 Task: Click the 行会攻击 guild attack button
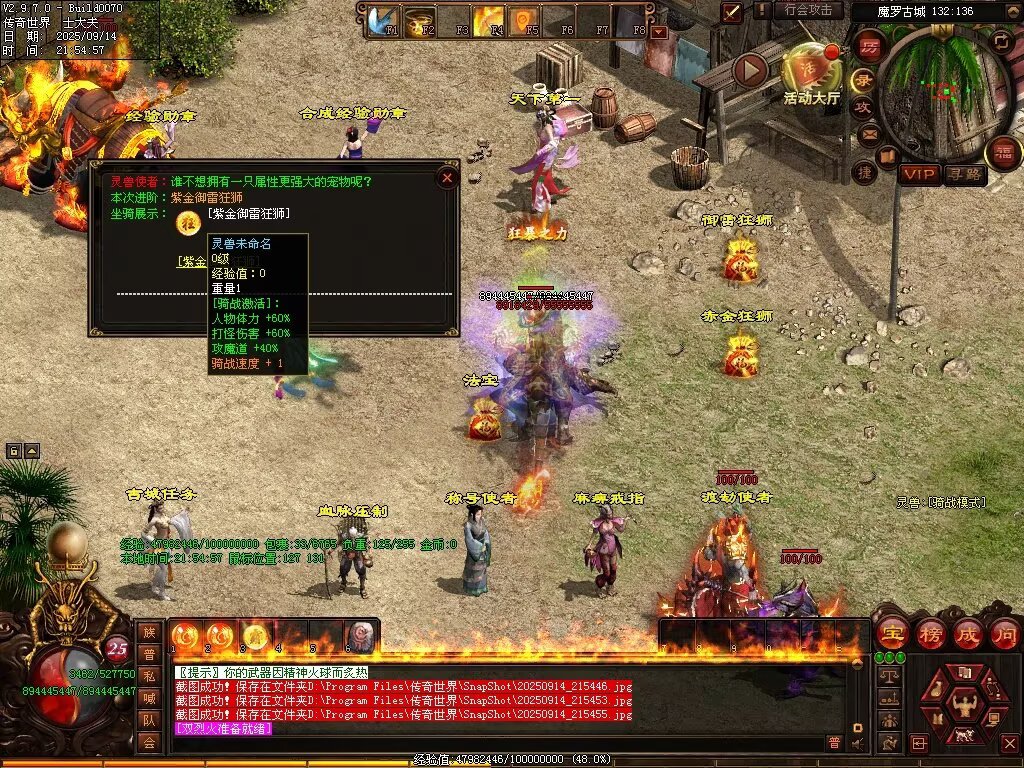pyautogui.click(x=808, y=10)
